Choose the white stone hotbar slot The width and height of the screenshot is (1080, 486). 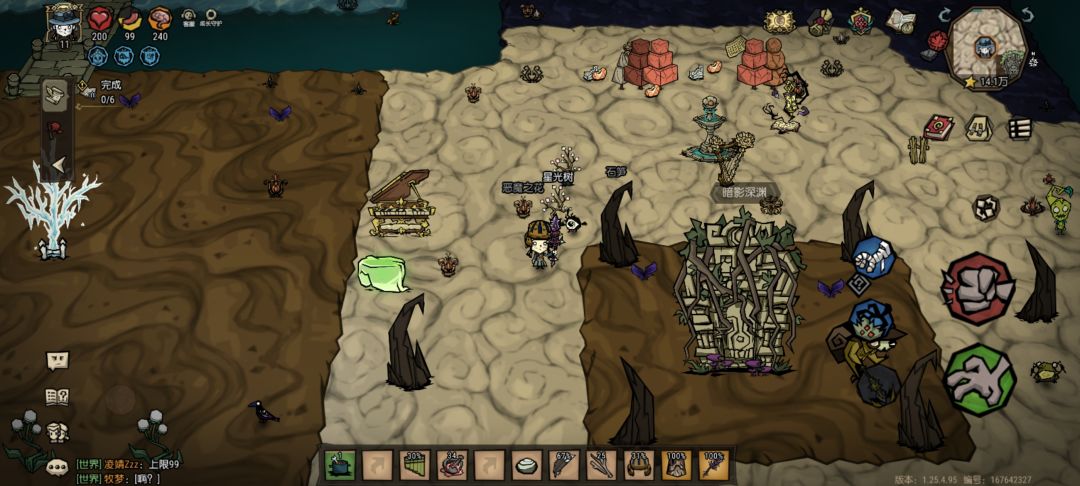(x=526, y=465)
